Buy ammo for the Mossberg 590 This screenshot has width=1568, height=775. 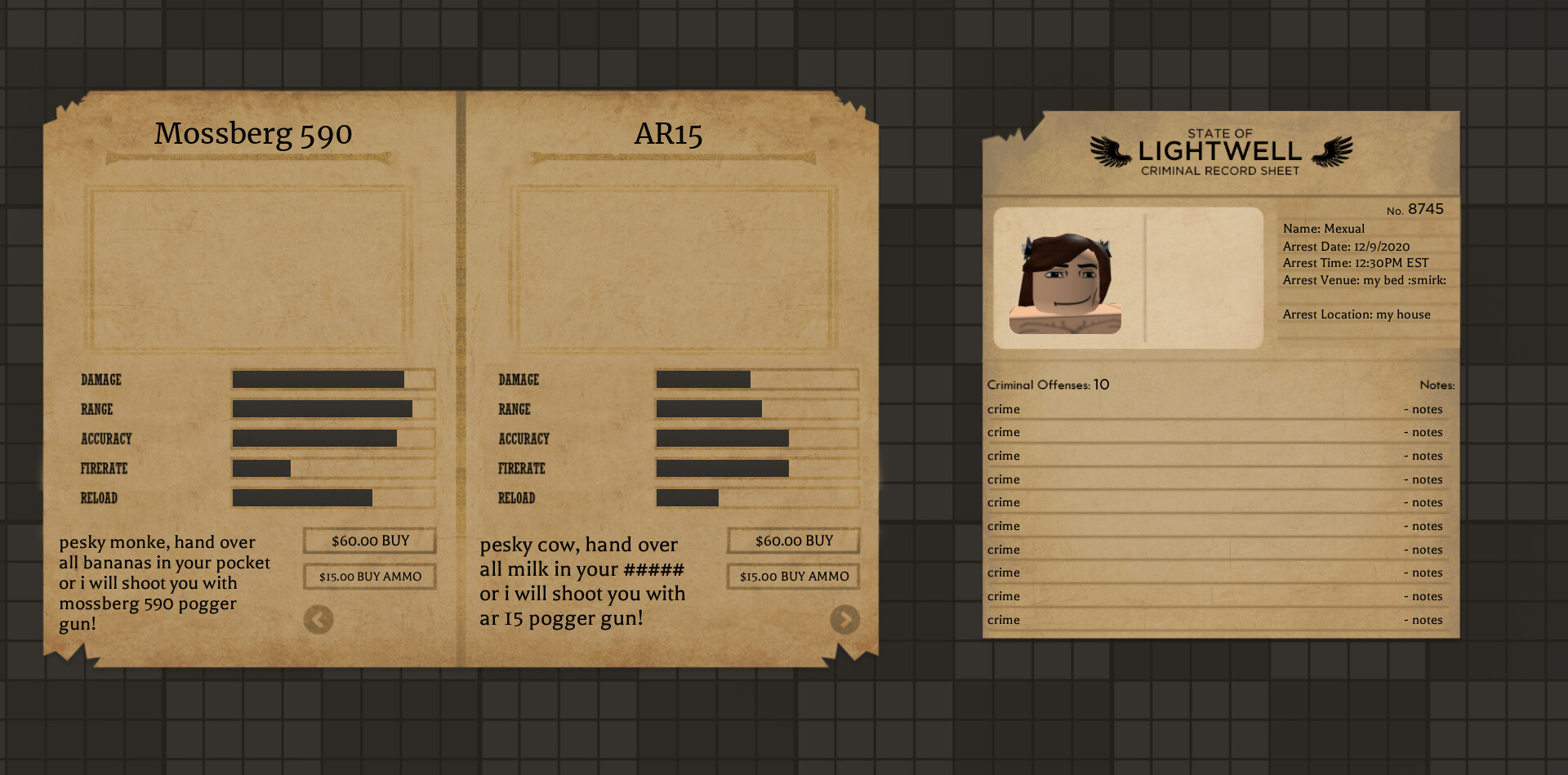click(370, 577)
